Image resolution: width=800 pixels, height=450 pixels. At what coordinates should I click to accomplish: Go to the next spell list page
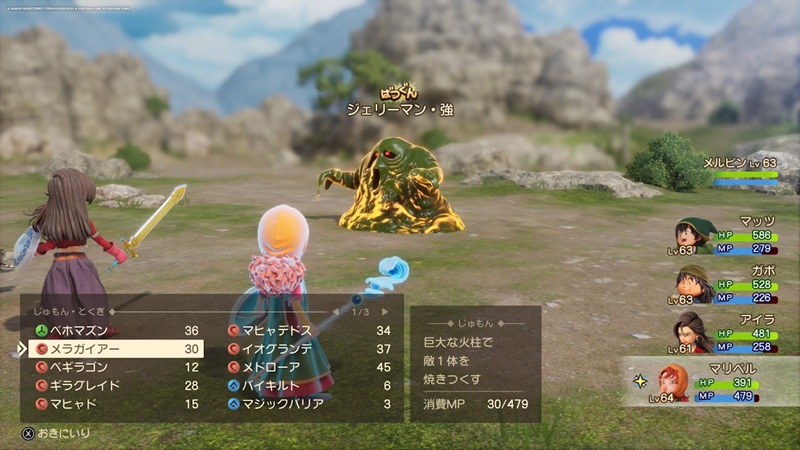point(386,312)
